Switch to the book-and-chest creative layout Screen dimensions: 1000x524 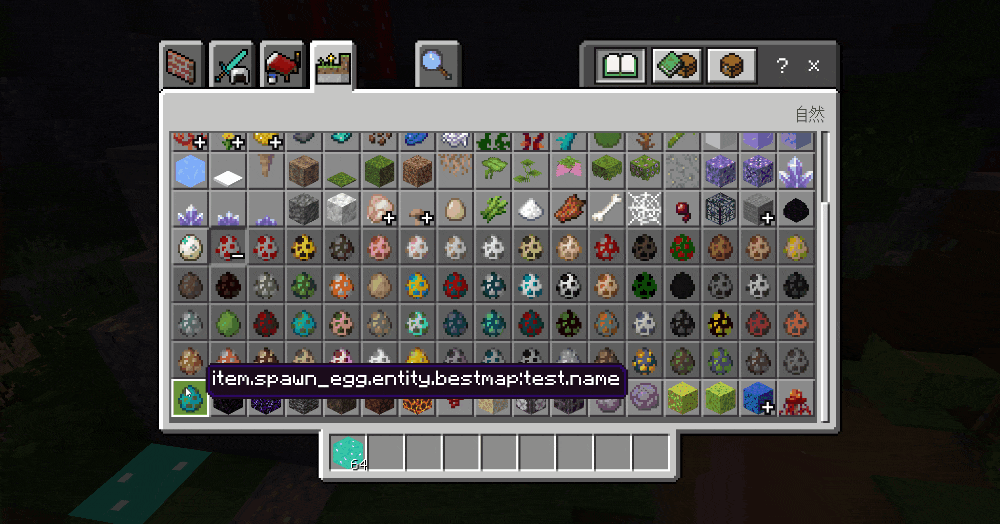[676, 66]
